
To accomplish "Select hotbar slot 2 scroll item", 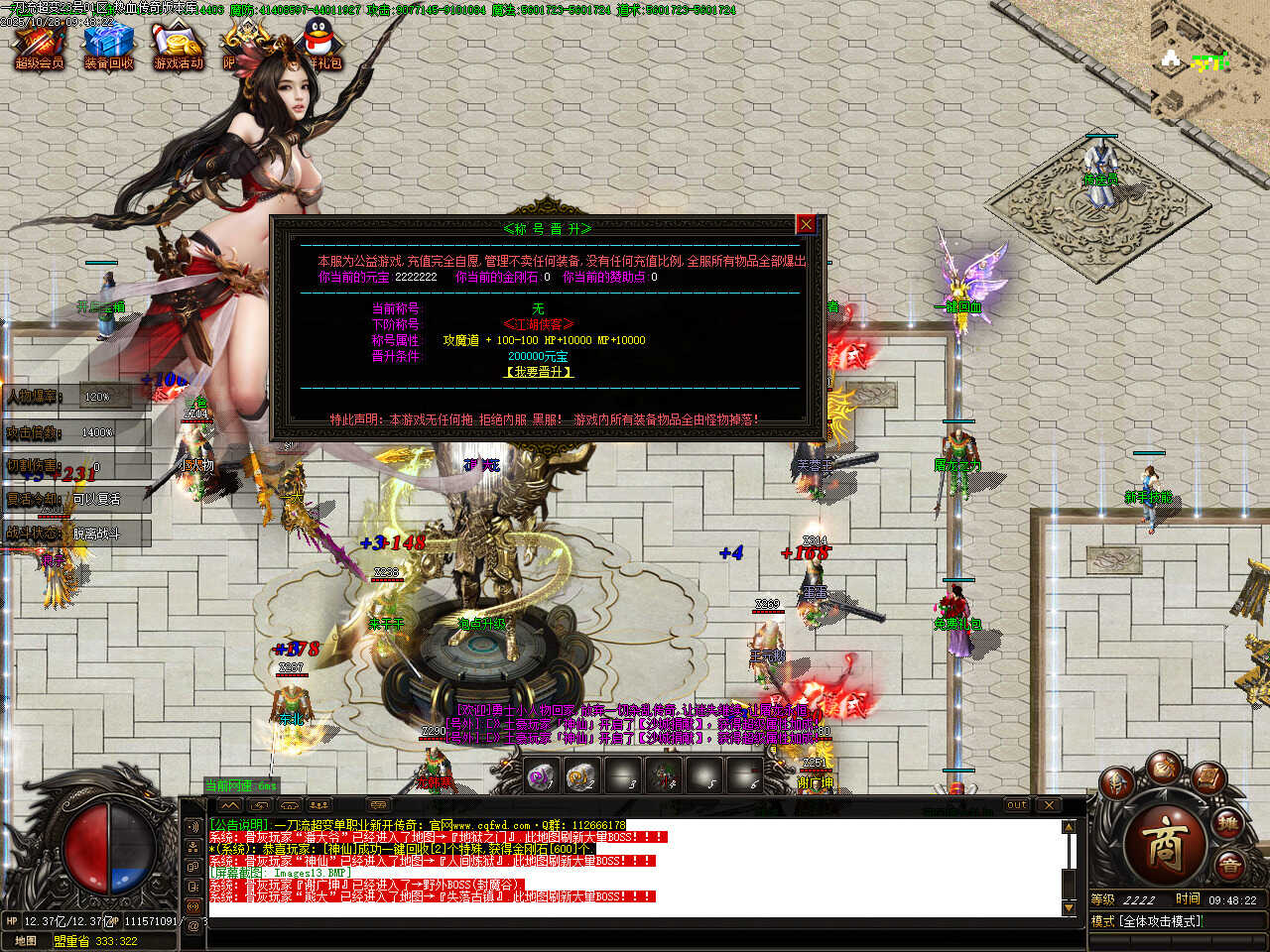I will (x=581, y=776).
